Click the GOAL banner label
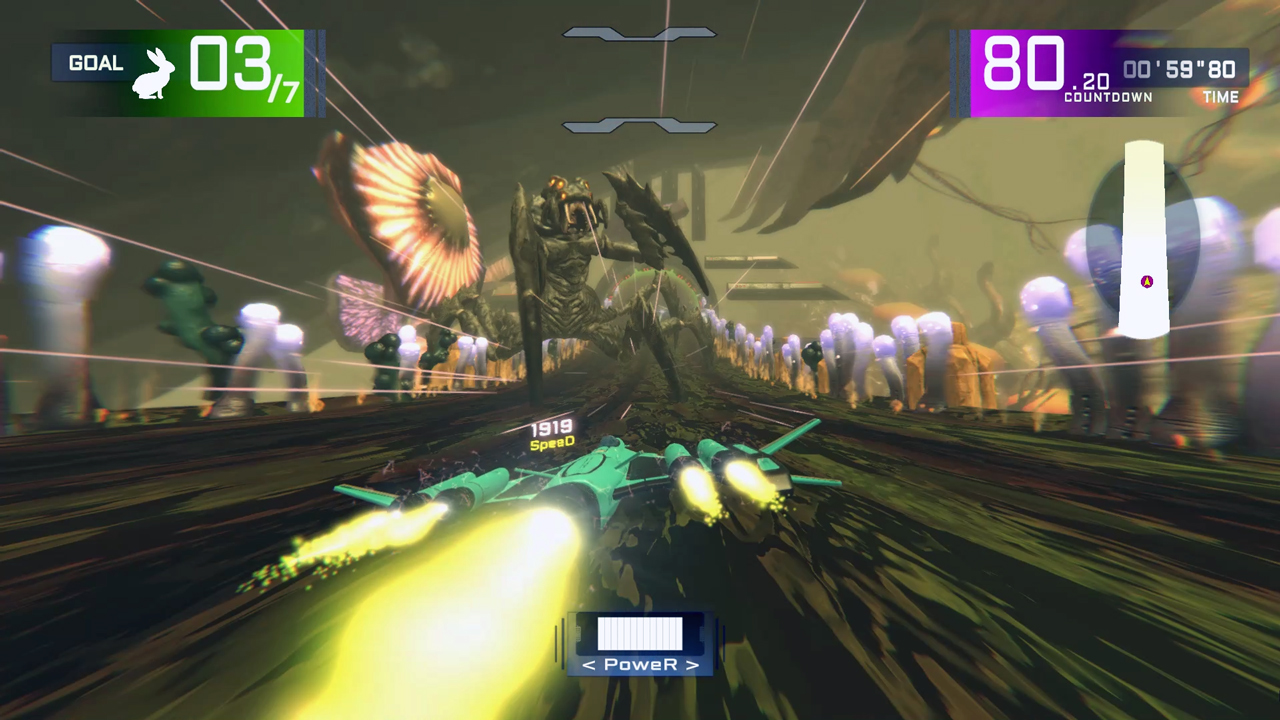The width and height of the screenshot is (1280, 720). 96,62
